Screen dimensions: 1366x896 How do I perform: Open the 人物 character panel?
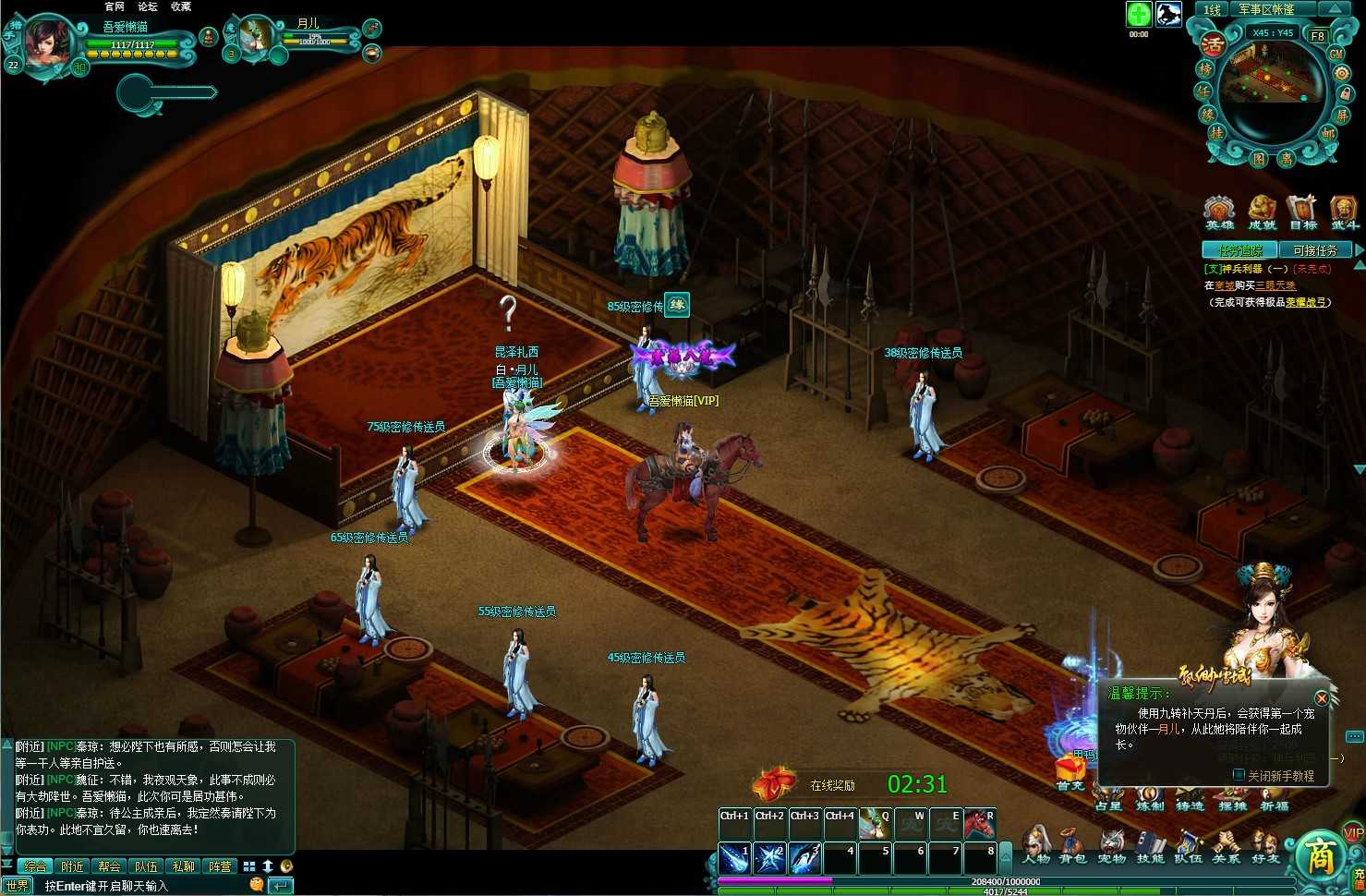point(1036,845)
